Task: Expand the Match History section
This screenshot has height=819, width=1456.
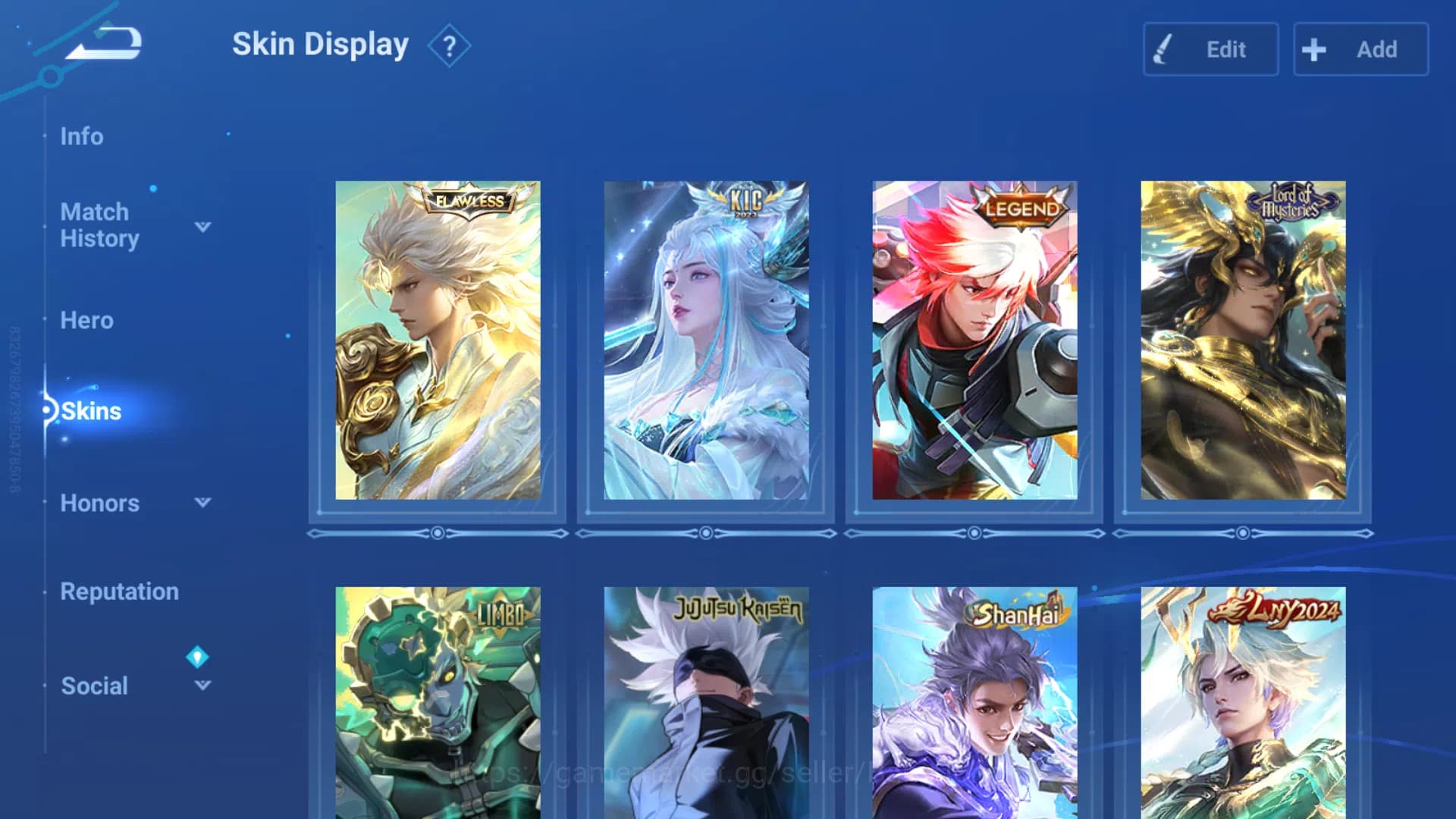Action: 202,225
